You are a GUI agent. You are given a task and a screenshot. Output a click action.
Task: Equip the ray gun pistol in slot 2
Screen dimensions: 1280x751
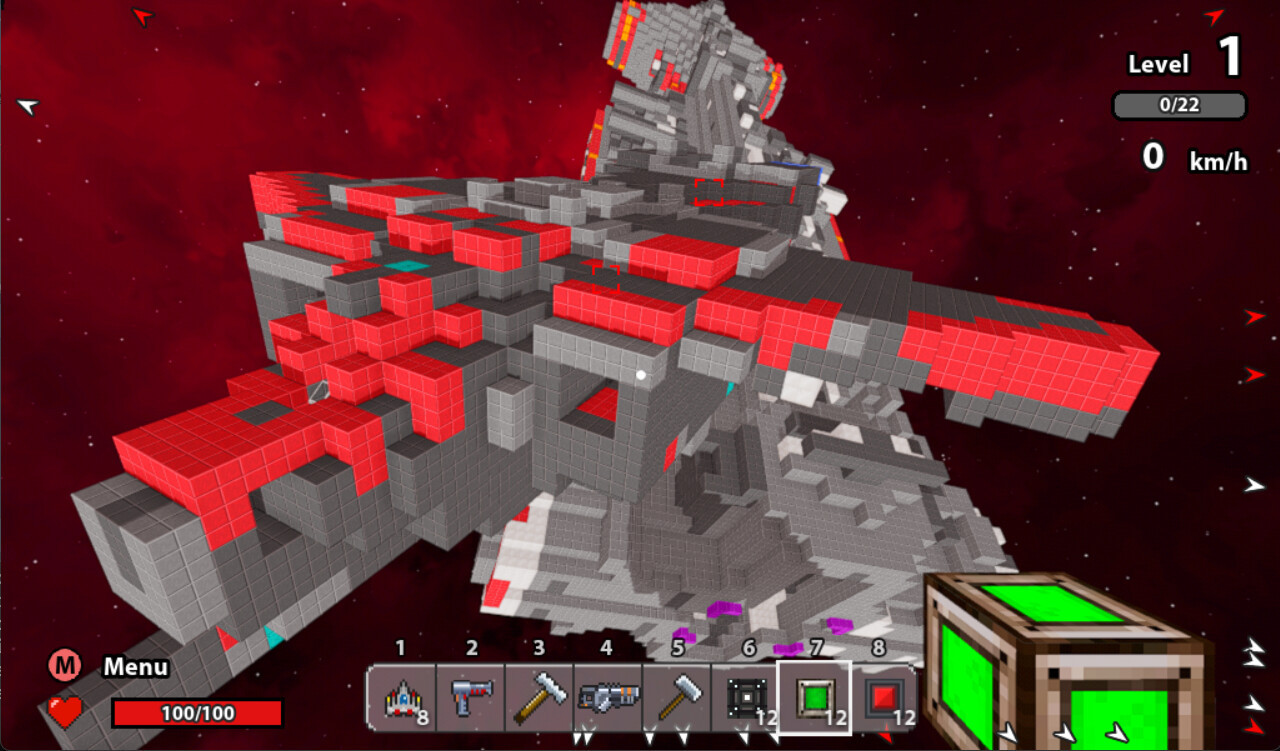point(469,698)
